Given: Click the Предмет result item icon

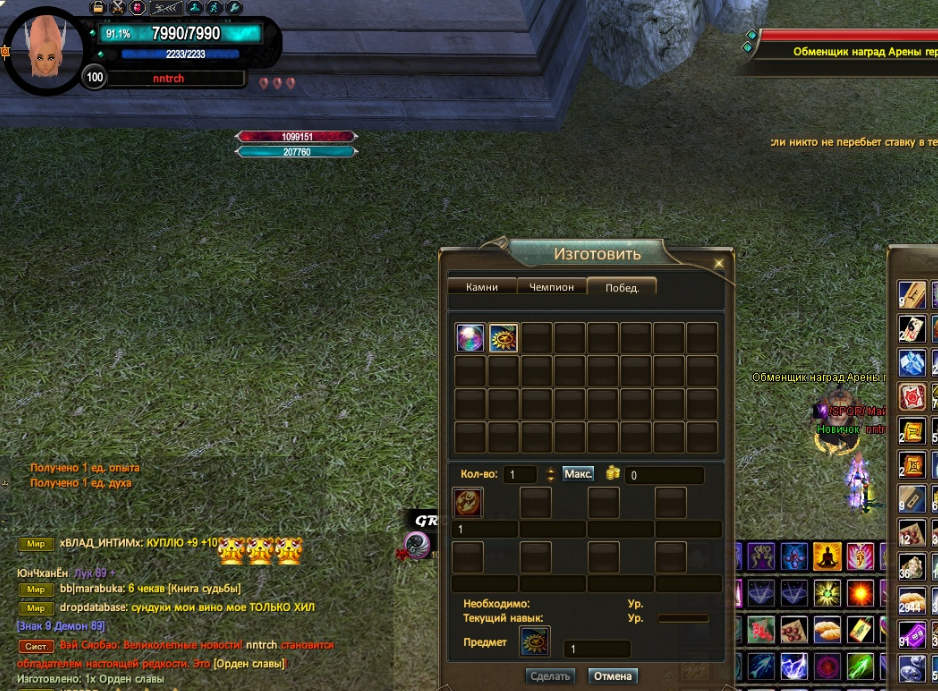Looking at the screenshot, I should [x=534, y=641].
